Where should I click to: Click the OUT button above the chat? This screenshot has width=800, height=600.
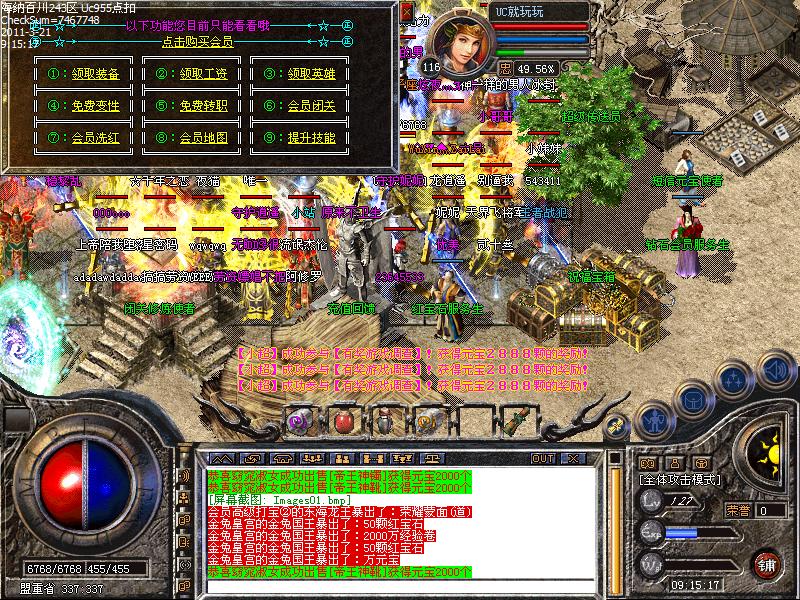click(543, 458)
